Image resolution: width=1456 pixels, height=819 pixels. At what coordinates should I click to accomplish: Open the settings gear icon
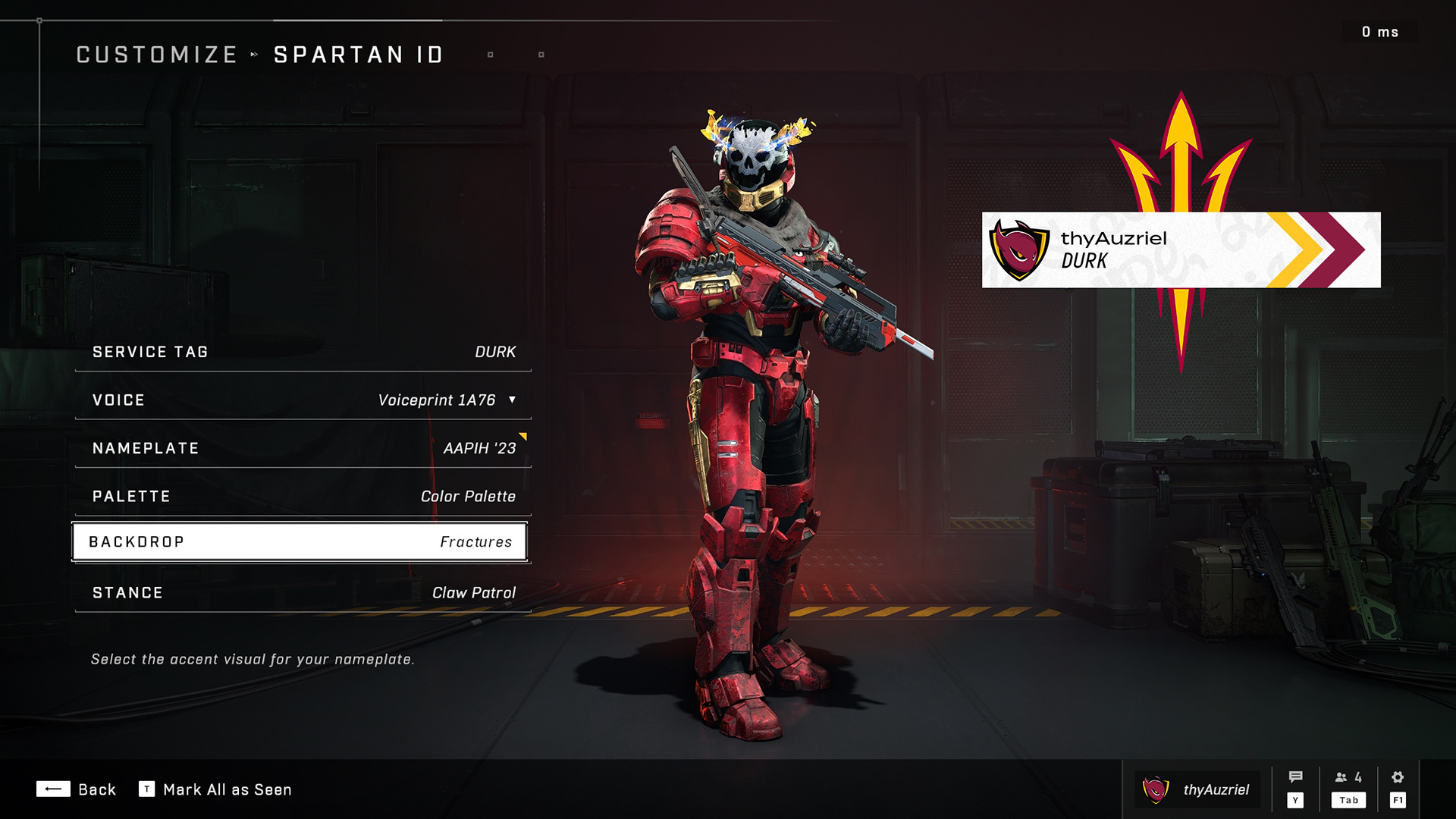[x=1398, y=778]
